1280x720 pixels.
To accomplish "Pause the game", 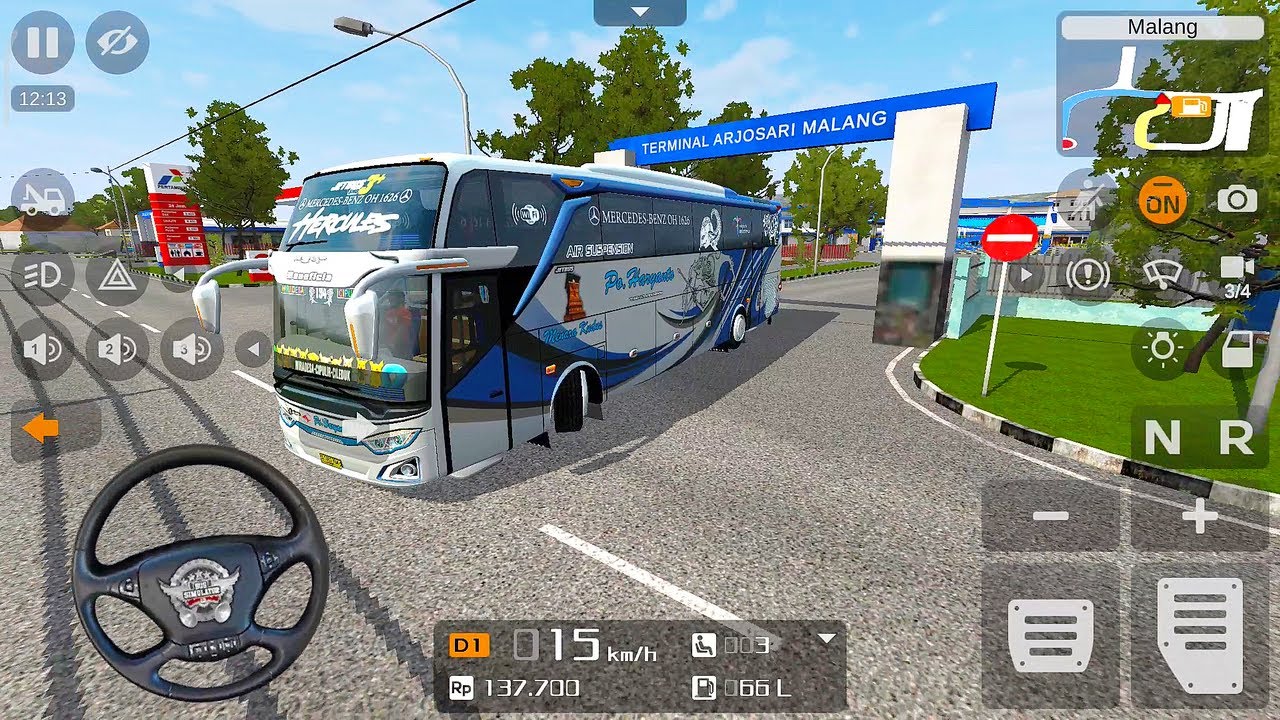I will pos(42,42).
